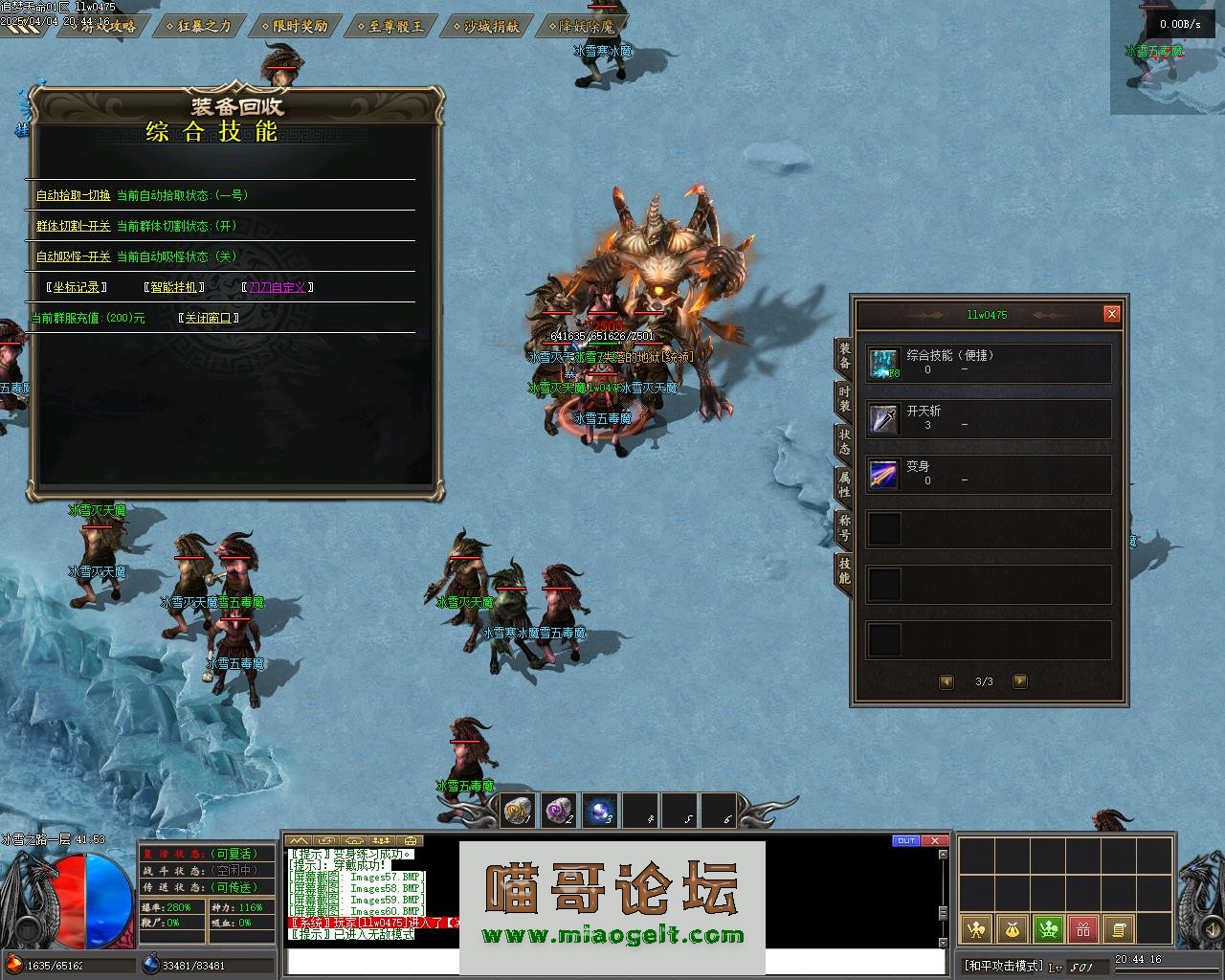The height and width of the screenshot is (980, 1225).
Task: Toggle the 自动拾取-切换 link
Action: pos(73,195)
